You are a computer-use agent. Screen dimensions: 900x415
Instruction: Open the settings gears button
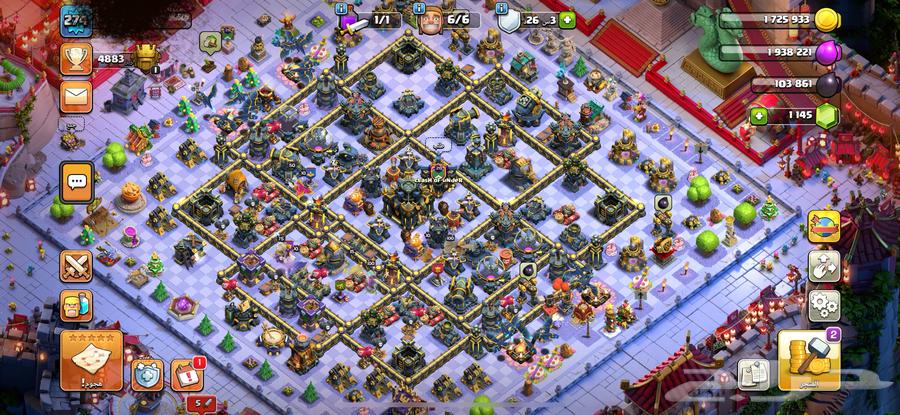824,304
